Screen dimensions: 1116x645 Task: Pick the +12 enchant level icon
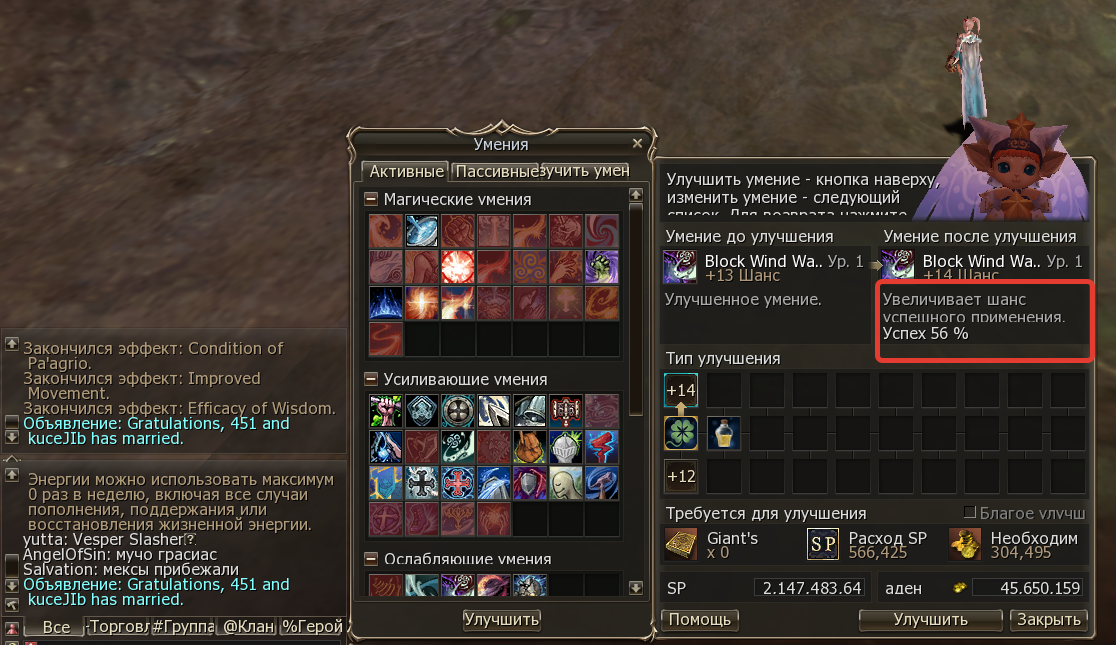pos(681,476)
